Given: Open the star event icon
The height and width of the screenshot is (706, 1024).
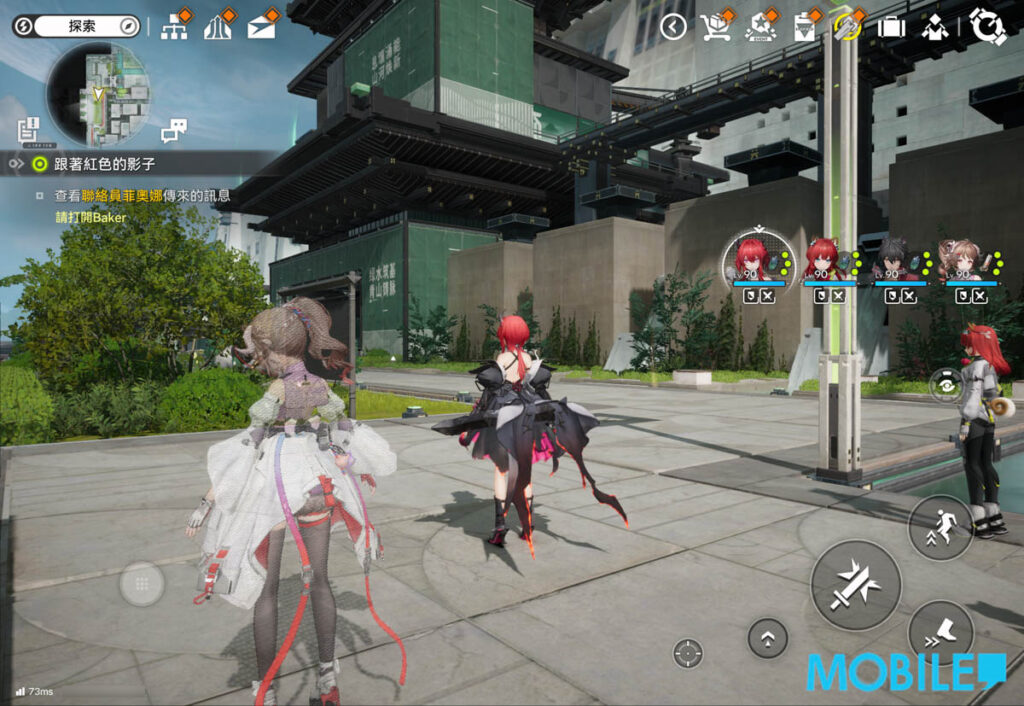Looking at the screenshot, I should coord(760,27).
